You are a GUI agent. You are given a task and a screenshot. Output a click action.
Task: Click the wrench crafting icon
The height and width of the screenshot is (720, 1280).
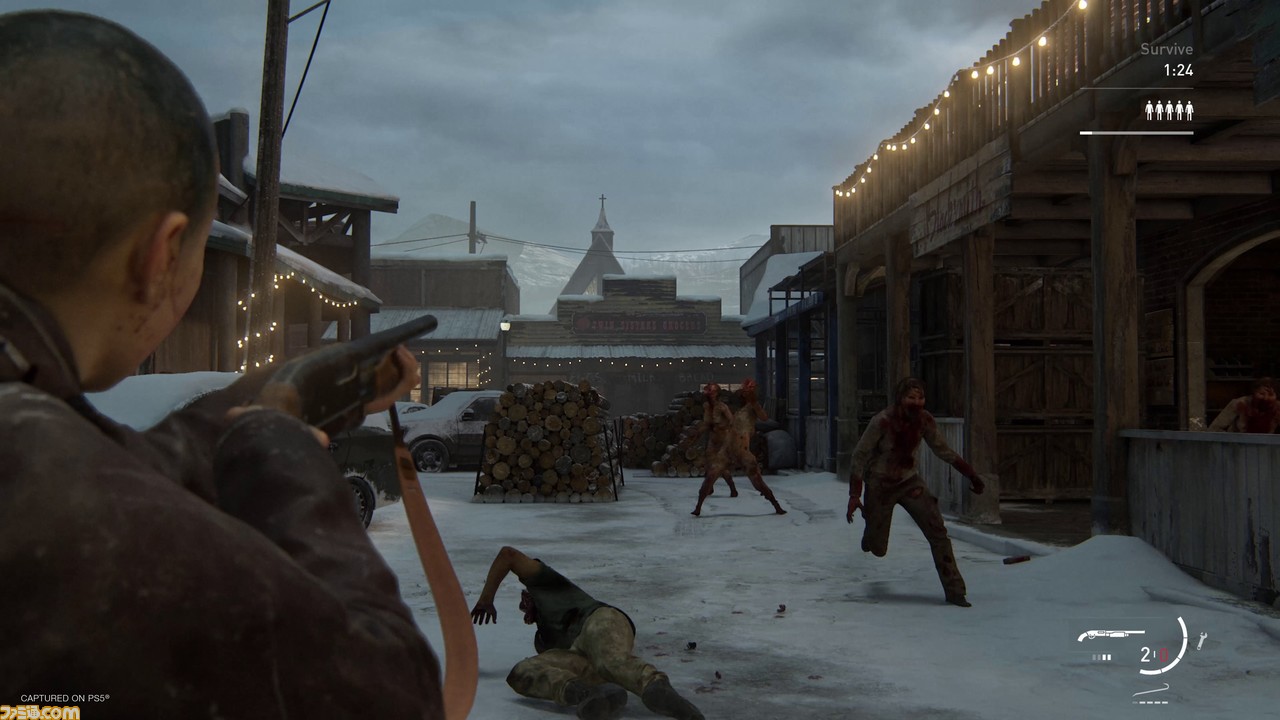click(1201, 641)
